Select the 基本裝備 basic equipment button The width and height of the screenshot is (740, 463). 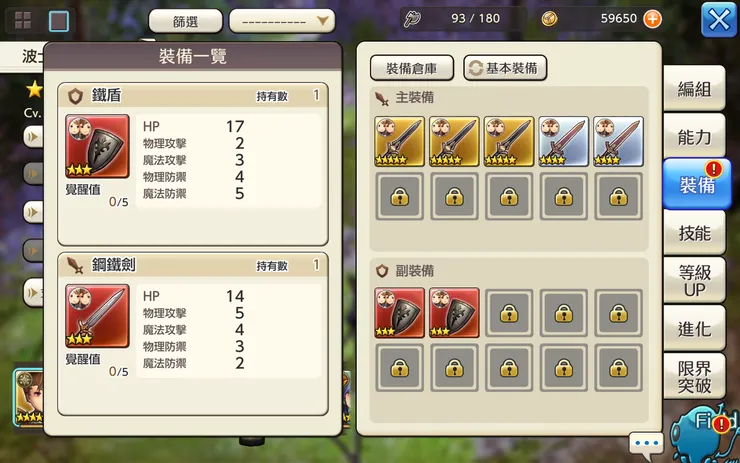click(505, 68)
